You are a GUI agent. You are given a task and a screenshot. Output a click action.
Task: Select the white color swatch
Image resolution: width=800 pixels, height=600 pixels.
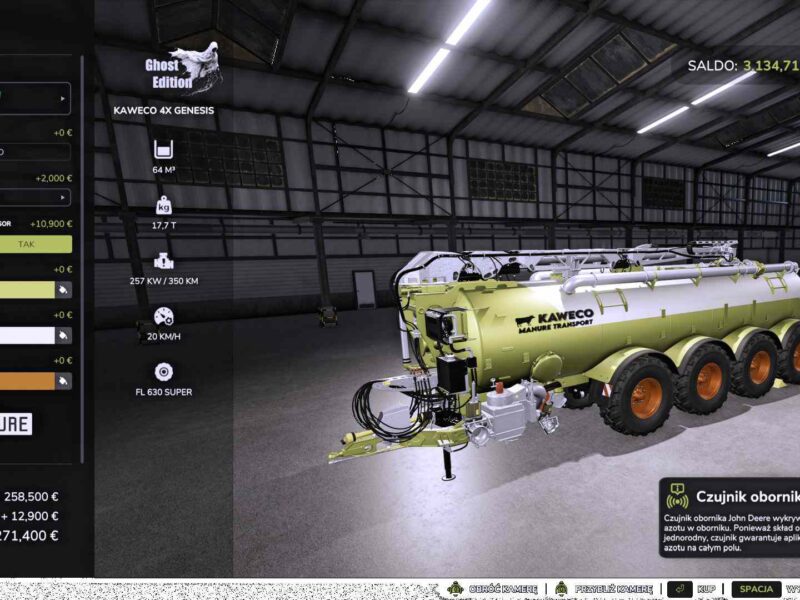click(27, 335)
